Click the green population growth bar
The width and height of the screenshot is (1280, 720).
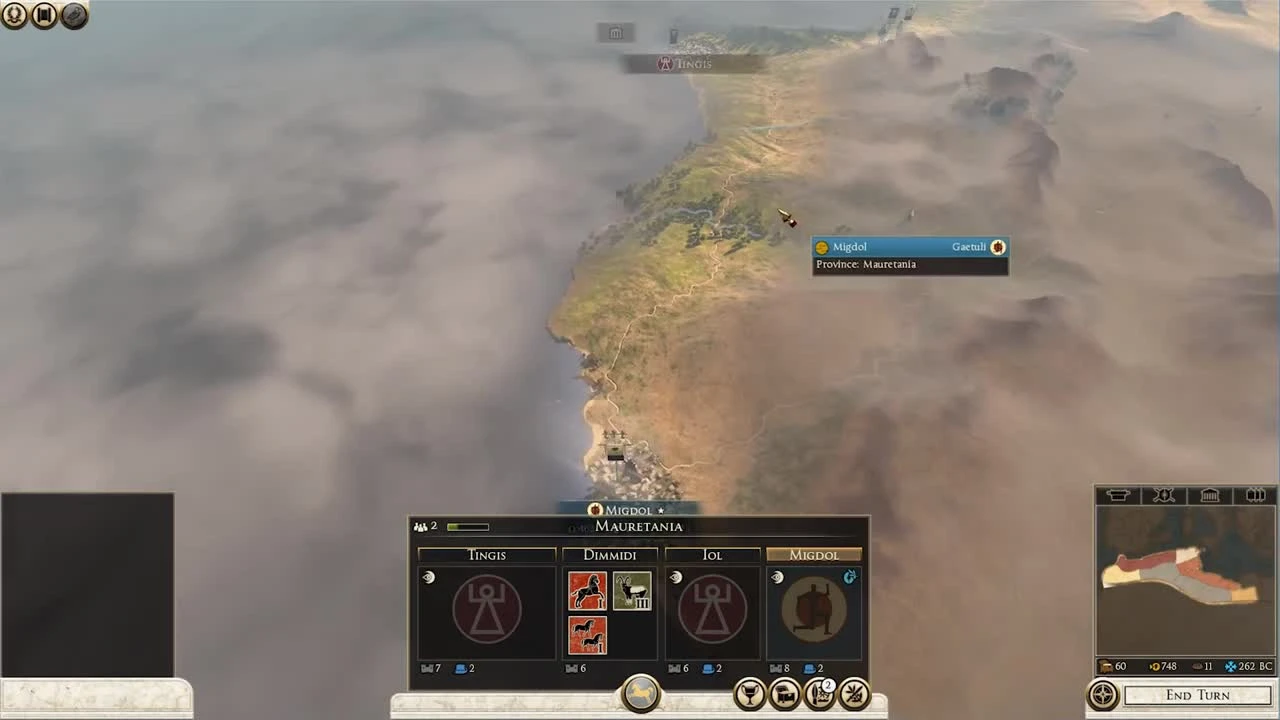467,526
